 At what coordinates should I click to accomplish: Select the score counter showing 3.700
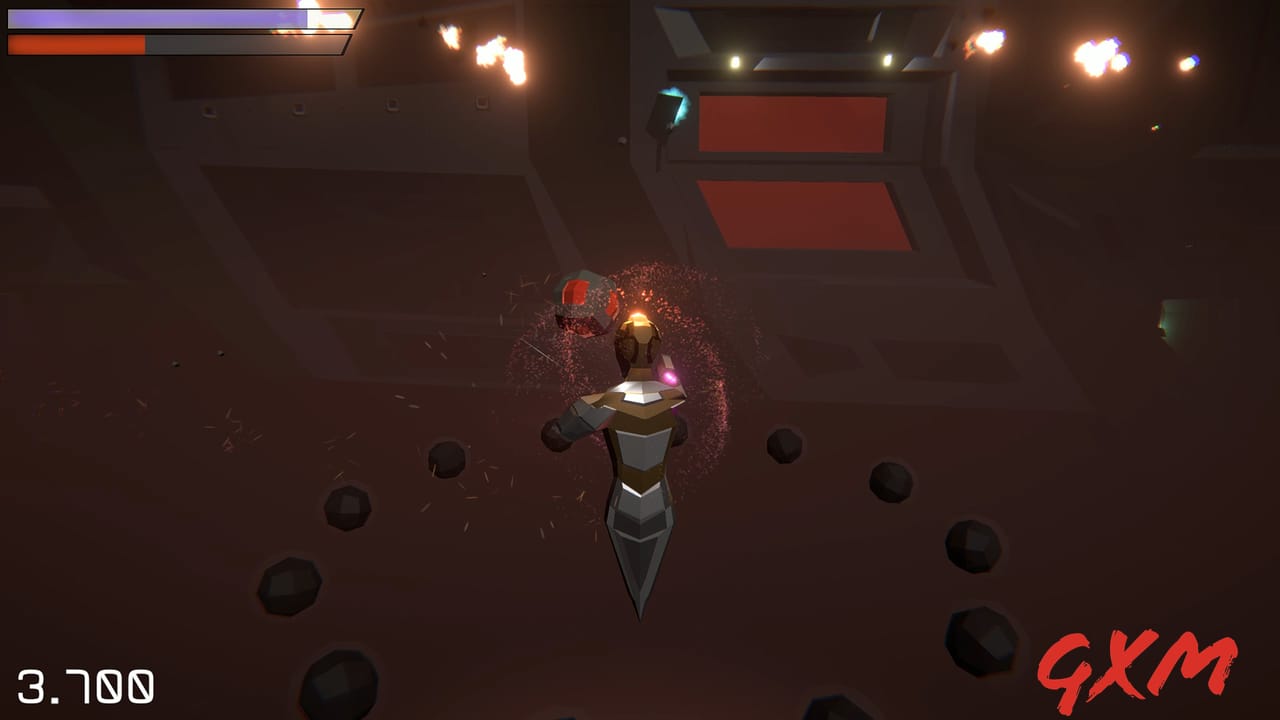85,686
